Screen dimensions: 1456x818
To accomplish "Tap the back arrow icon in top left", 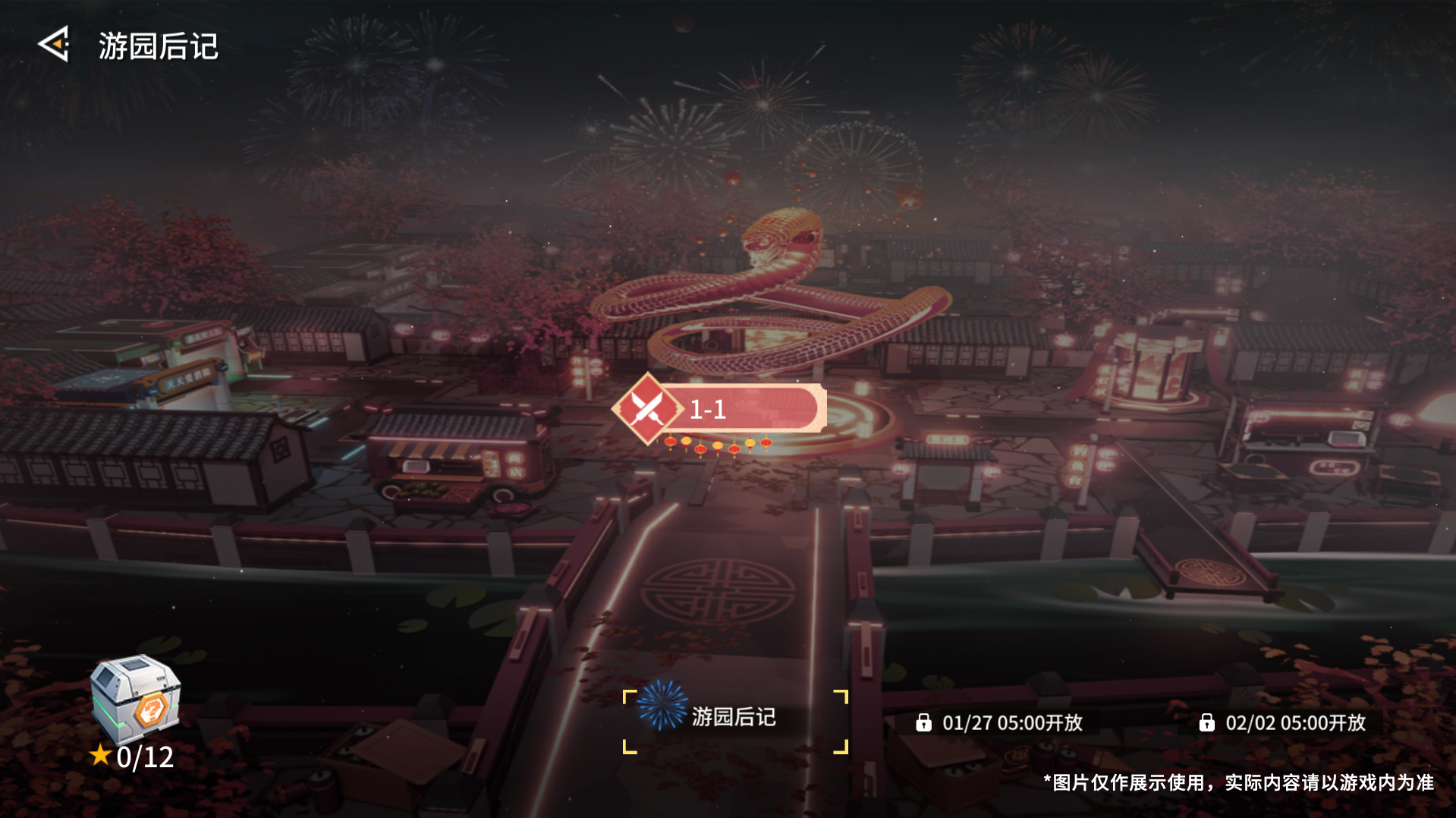I will click(55, 46).
